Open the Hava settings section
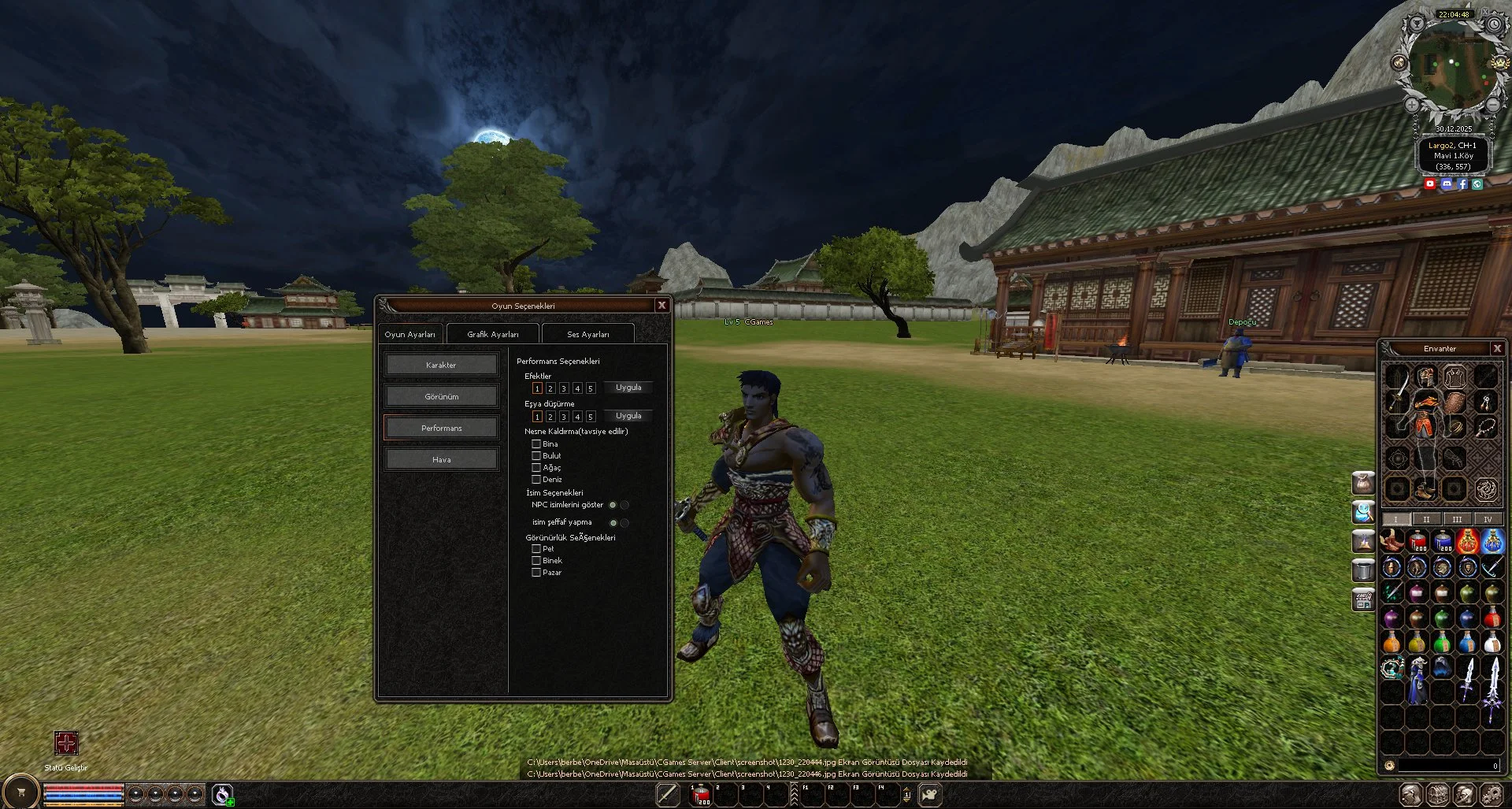This screenshot has width=1512, height=809. tap(441, 459)
